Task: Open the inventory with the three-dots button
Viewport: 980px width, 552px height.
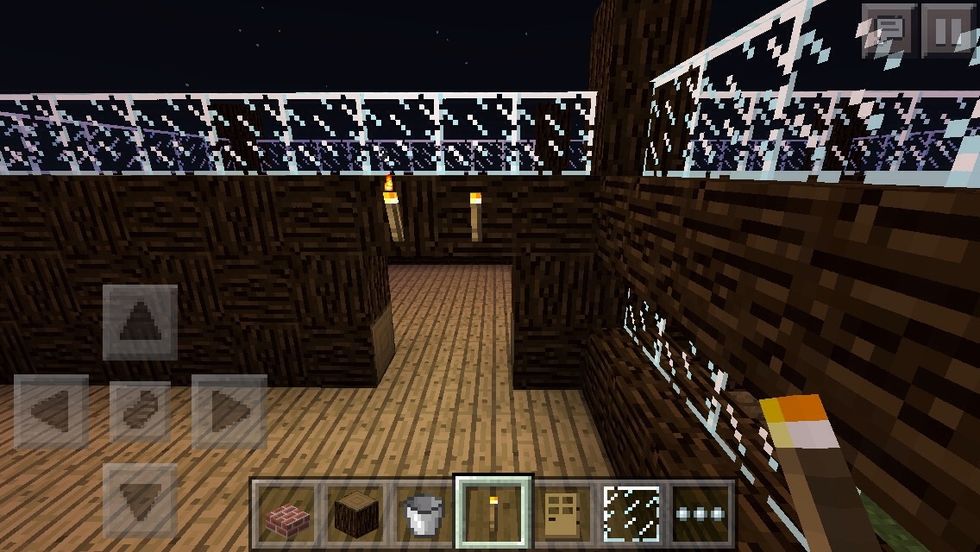Action: coord(701,515)
